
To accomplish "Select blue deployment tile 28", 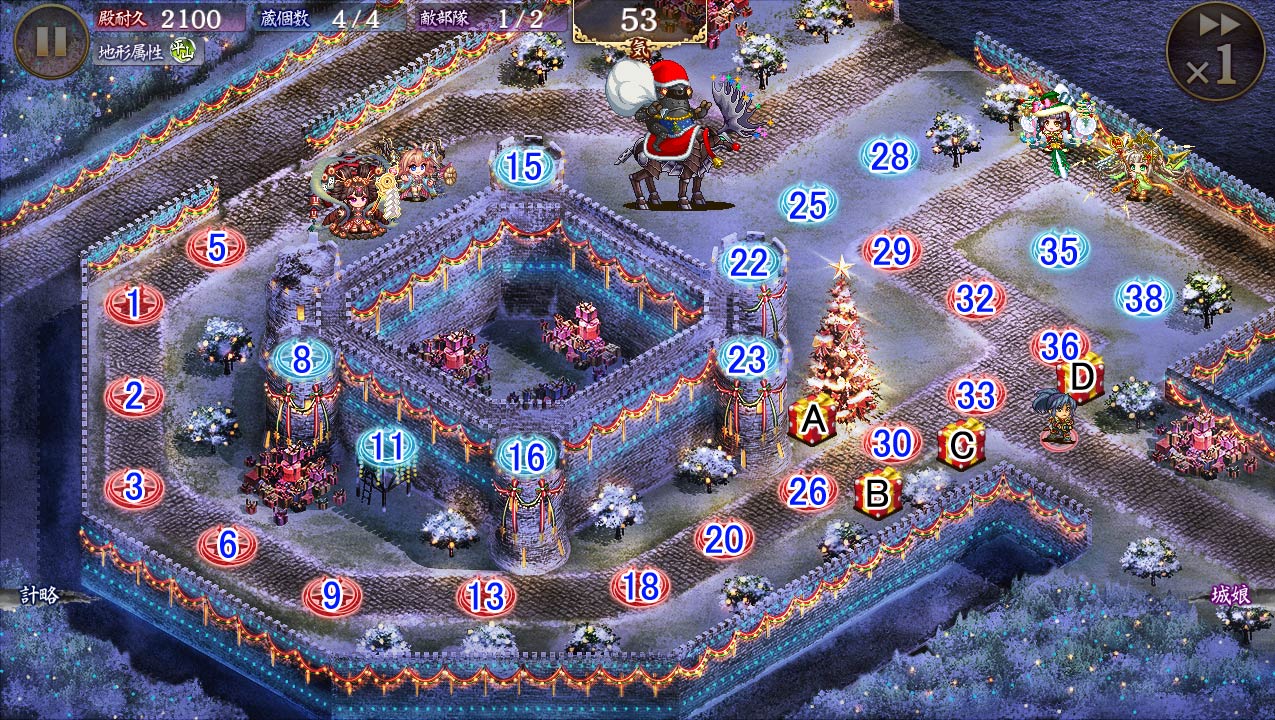I will (889, 156).
